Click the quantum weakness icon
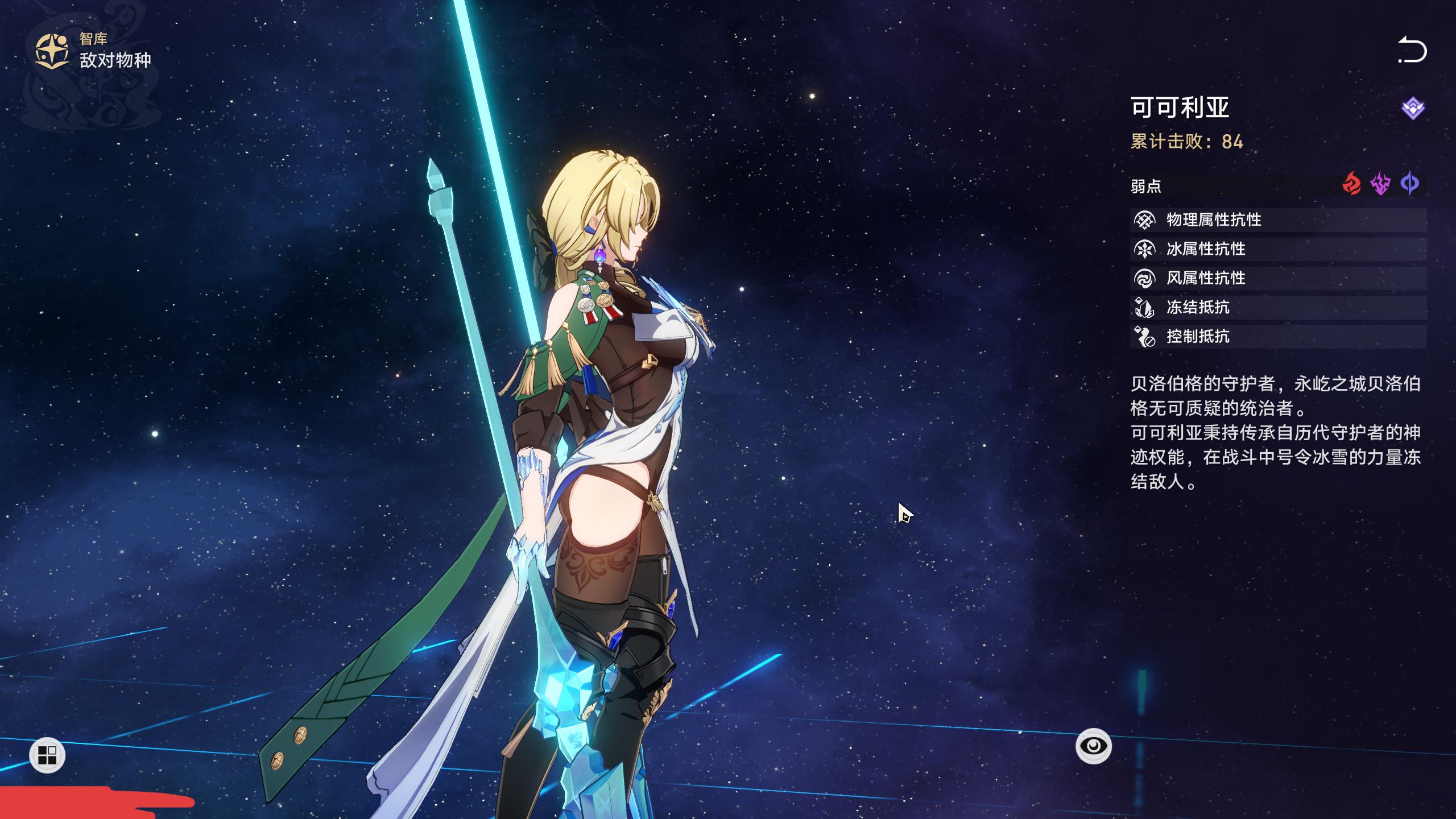This screenshot has width=1456, height=819. (x=1410, y=184)
